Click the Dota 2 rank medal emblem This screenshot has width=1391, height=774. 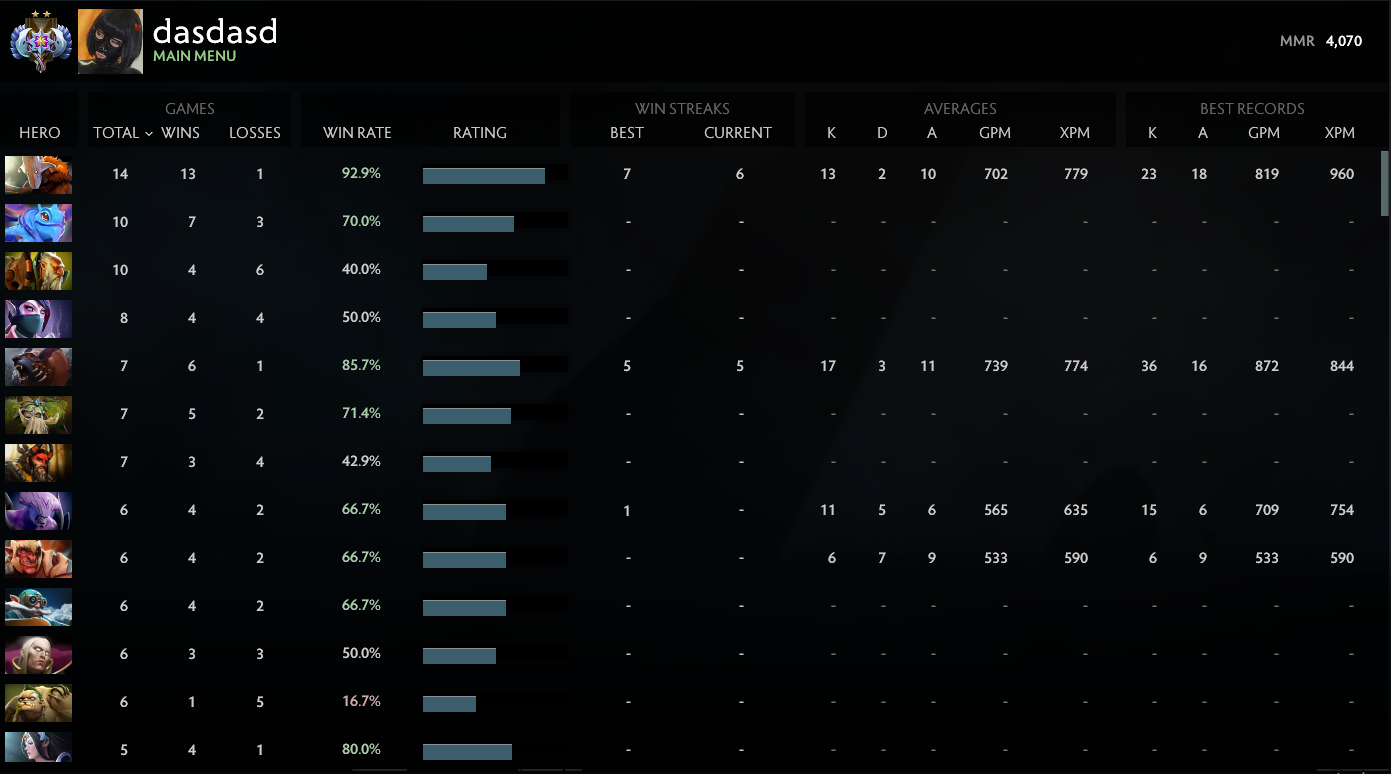(x=39, y=41)
